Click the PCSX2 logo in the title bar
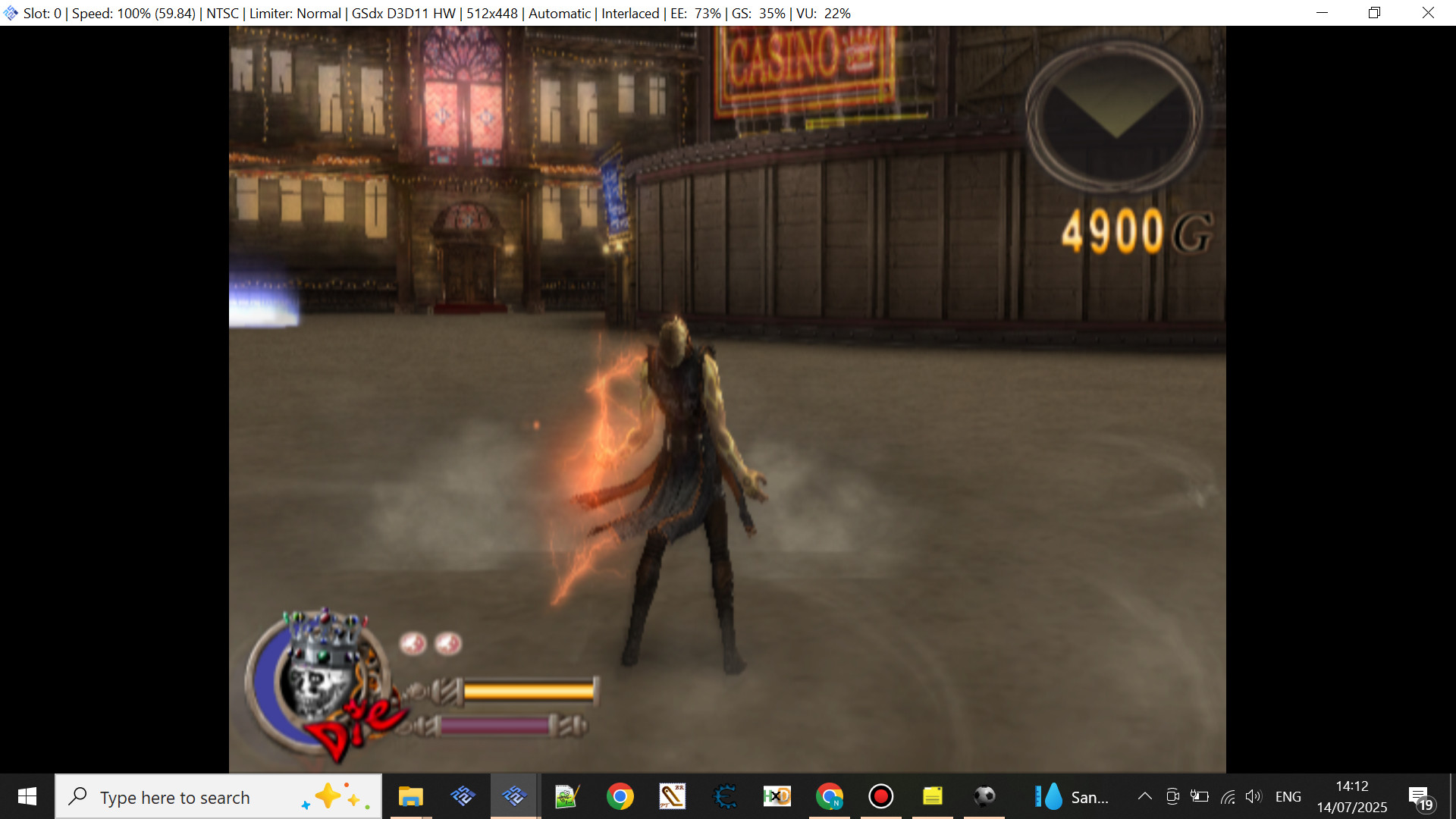This screenshot has height=819, width=1456. point(10,12)
